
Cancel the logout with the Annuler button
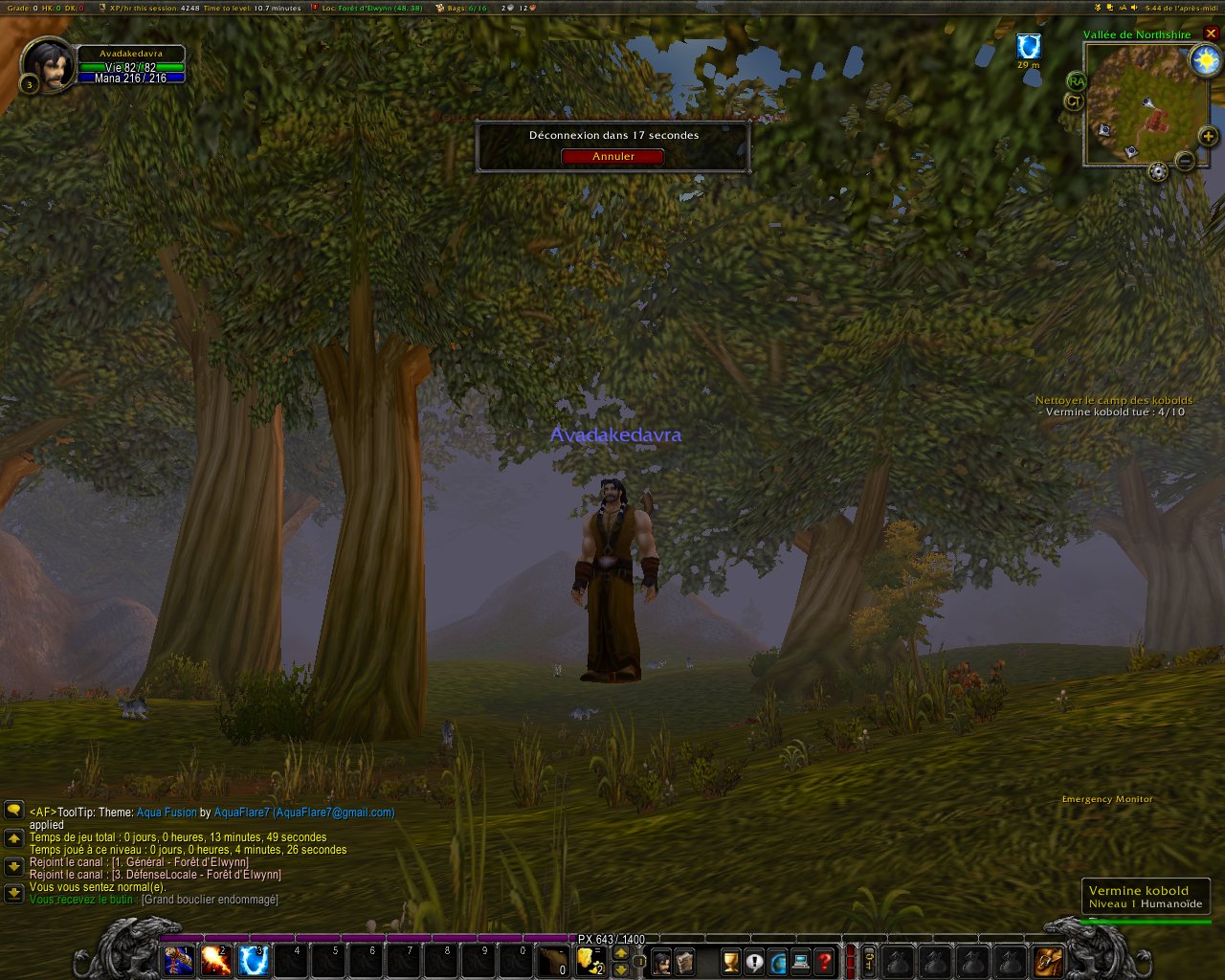612,156
